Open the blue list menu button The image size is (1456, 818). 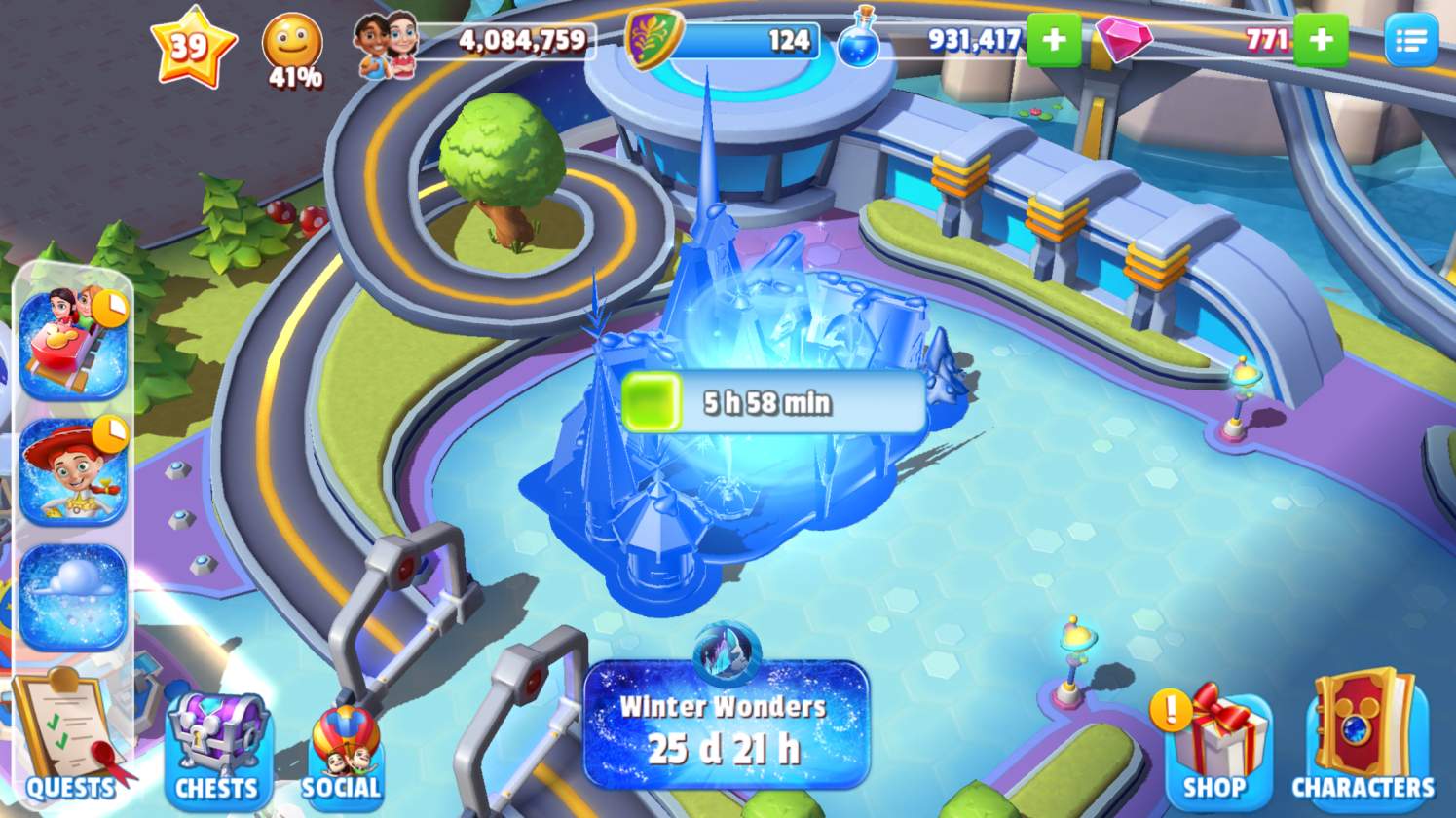[1410, 41]
